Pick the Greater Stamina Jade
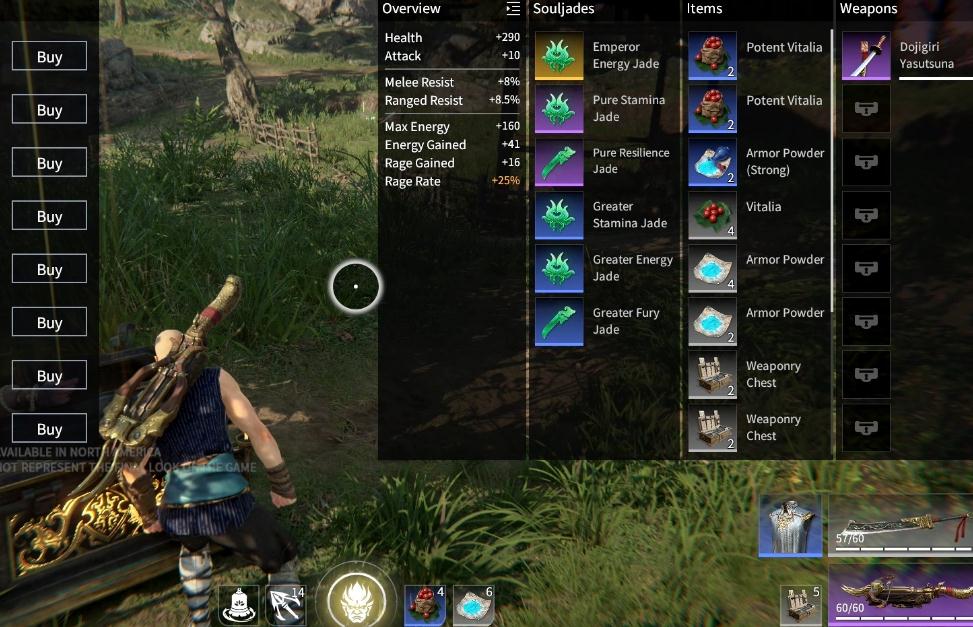Image resolution: width=973 pixels, height=627 pixels. (560, 215)
